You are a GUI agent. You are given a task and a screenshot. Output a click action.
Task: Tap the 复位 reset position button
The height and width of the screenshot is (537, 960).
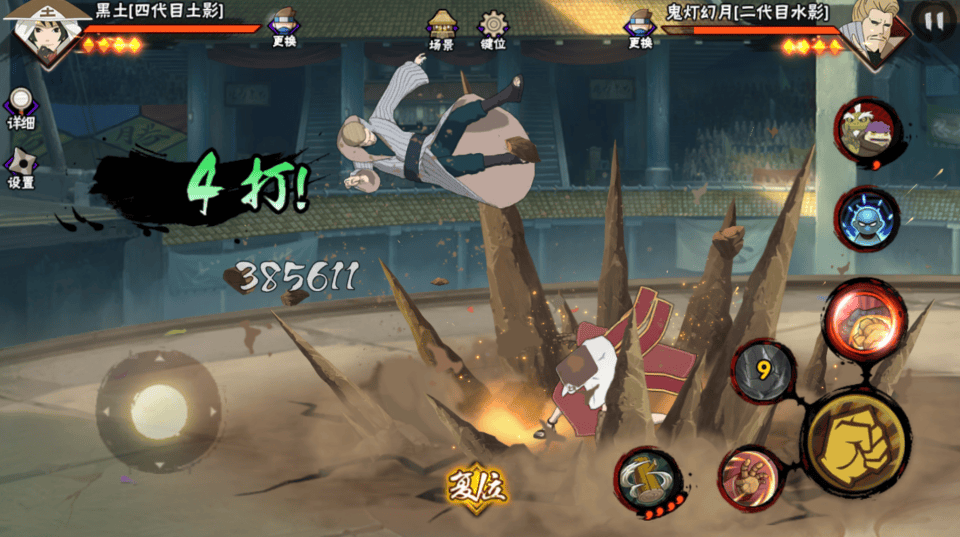coord(477,487)
